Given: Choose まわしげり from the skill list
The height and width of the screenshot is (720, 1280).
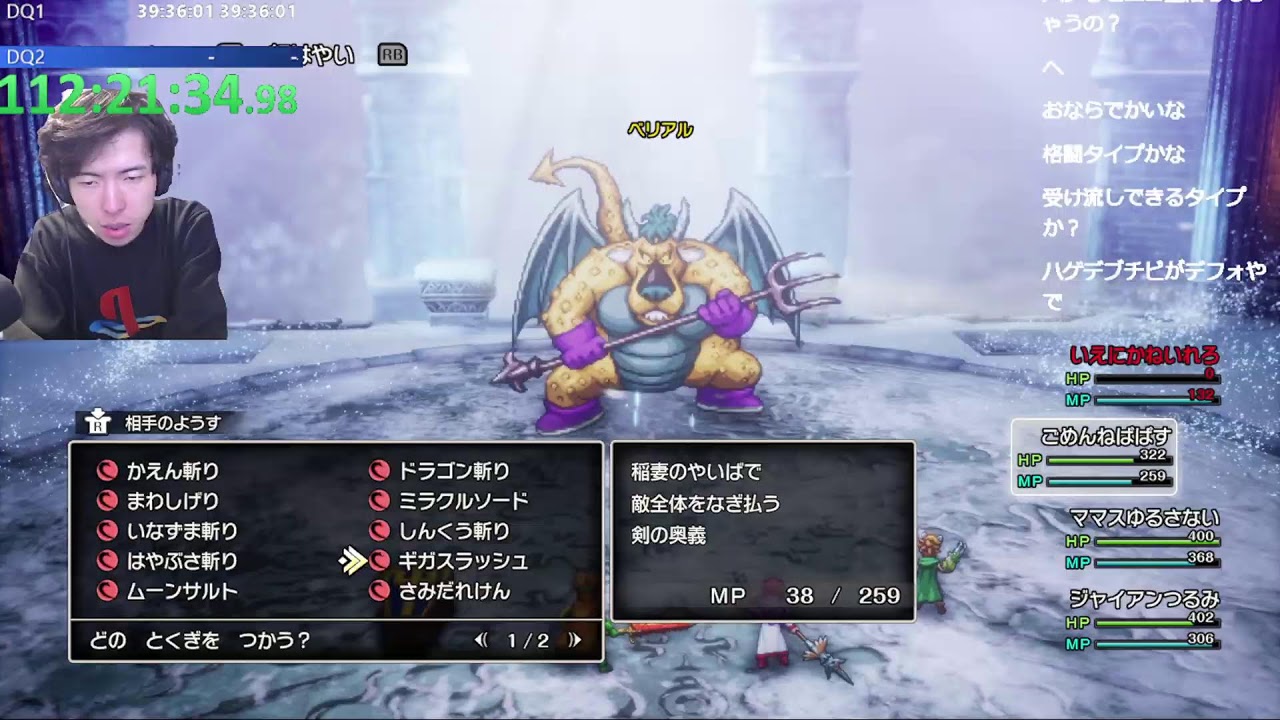Looking at the screenshot, I should click(x=172, y=501).
